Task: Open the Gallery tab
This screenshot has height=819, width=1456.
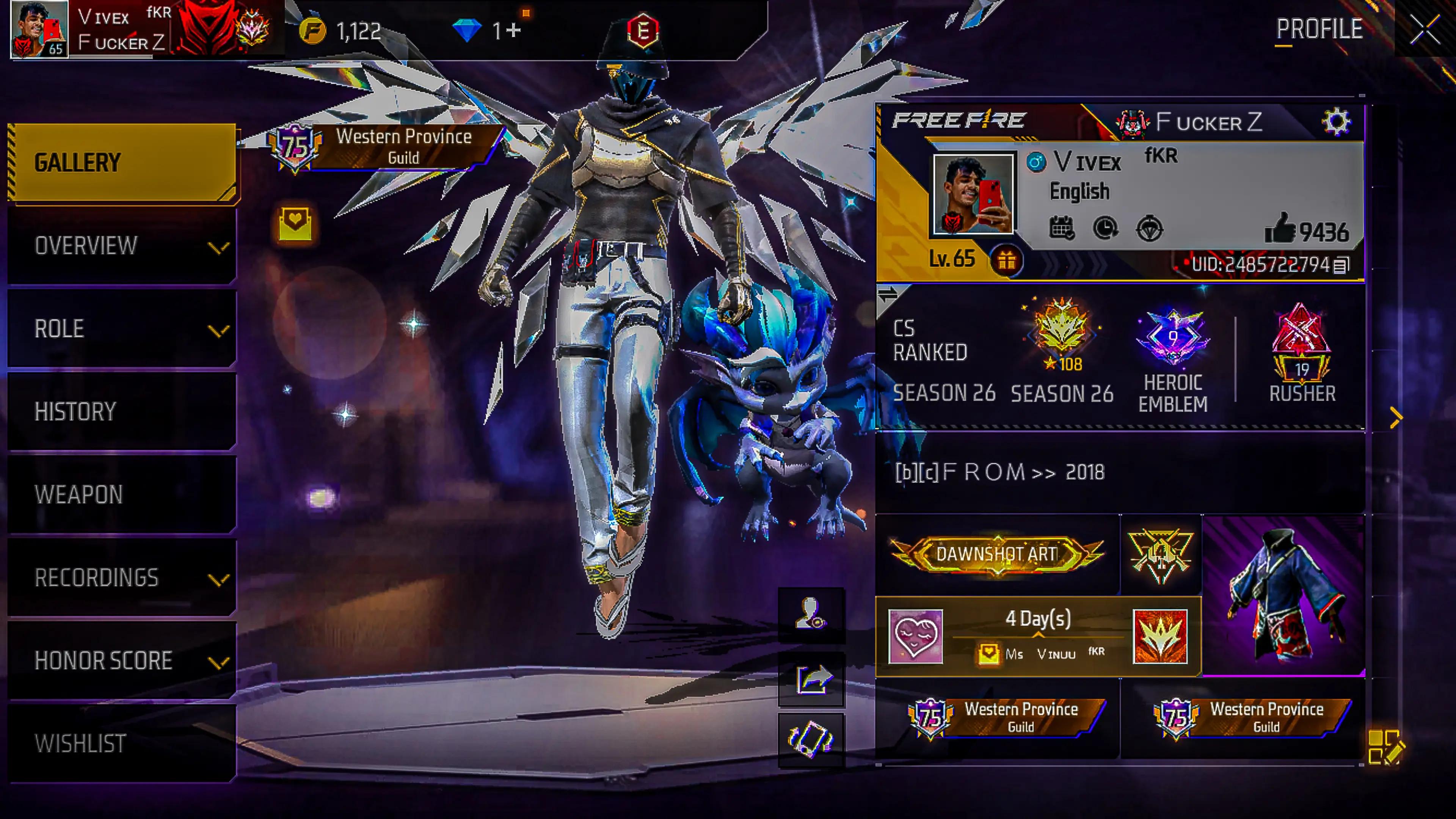Action: 122,163
